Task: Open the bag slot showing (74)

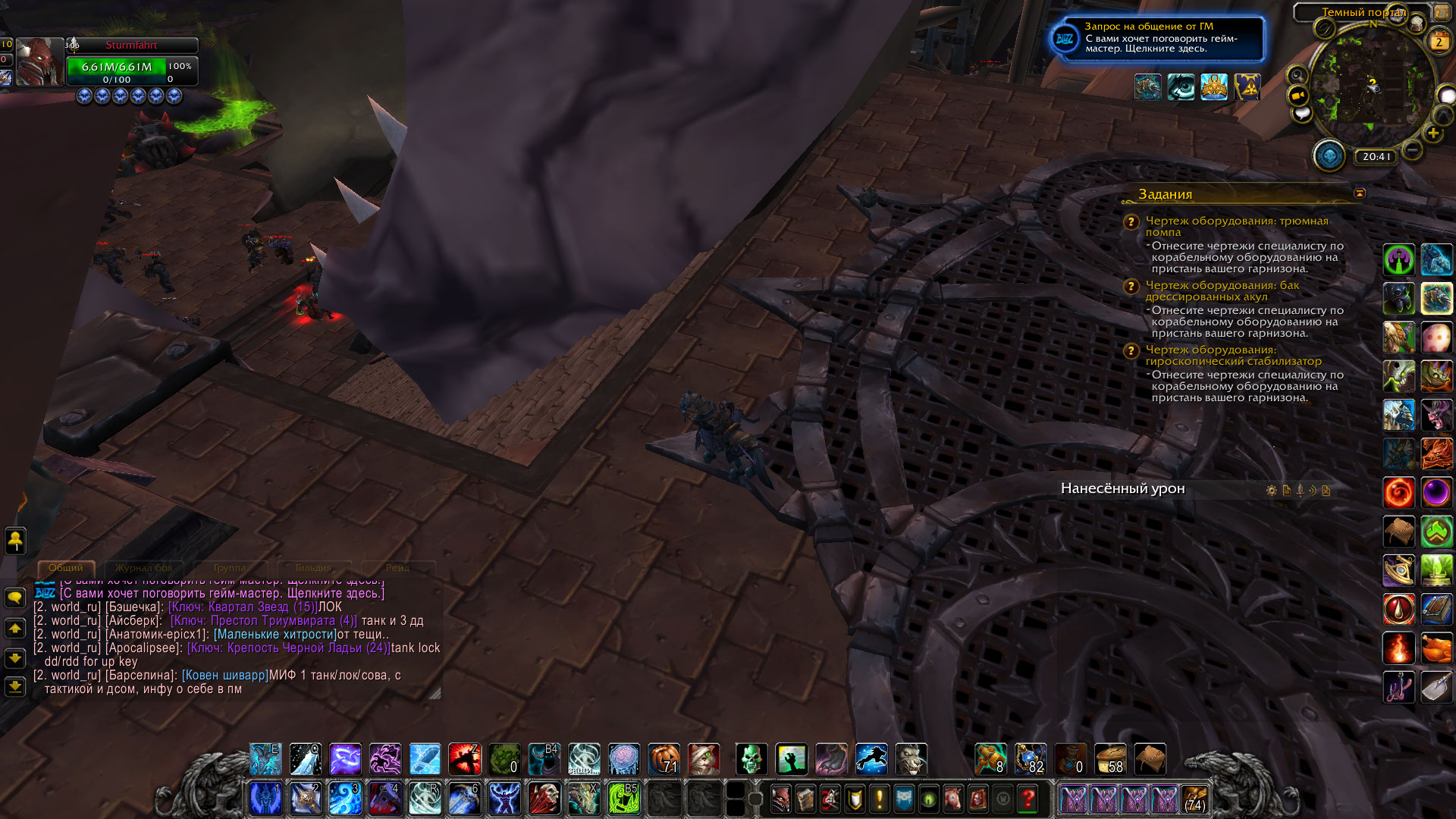Action: (1194, 799)
